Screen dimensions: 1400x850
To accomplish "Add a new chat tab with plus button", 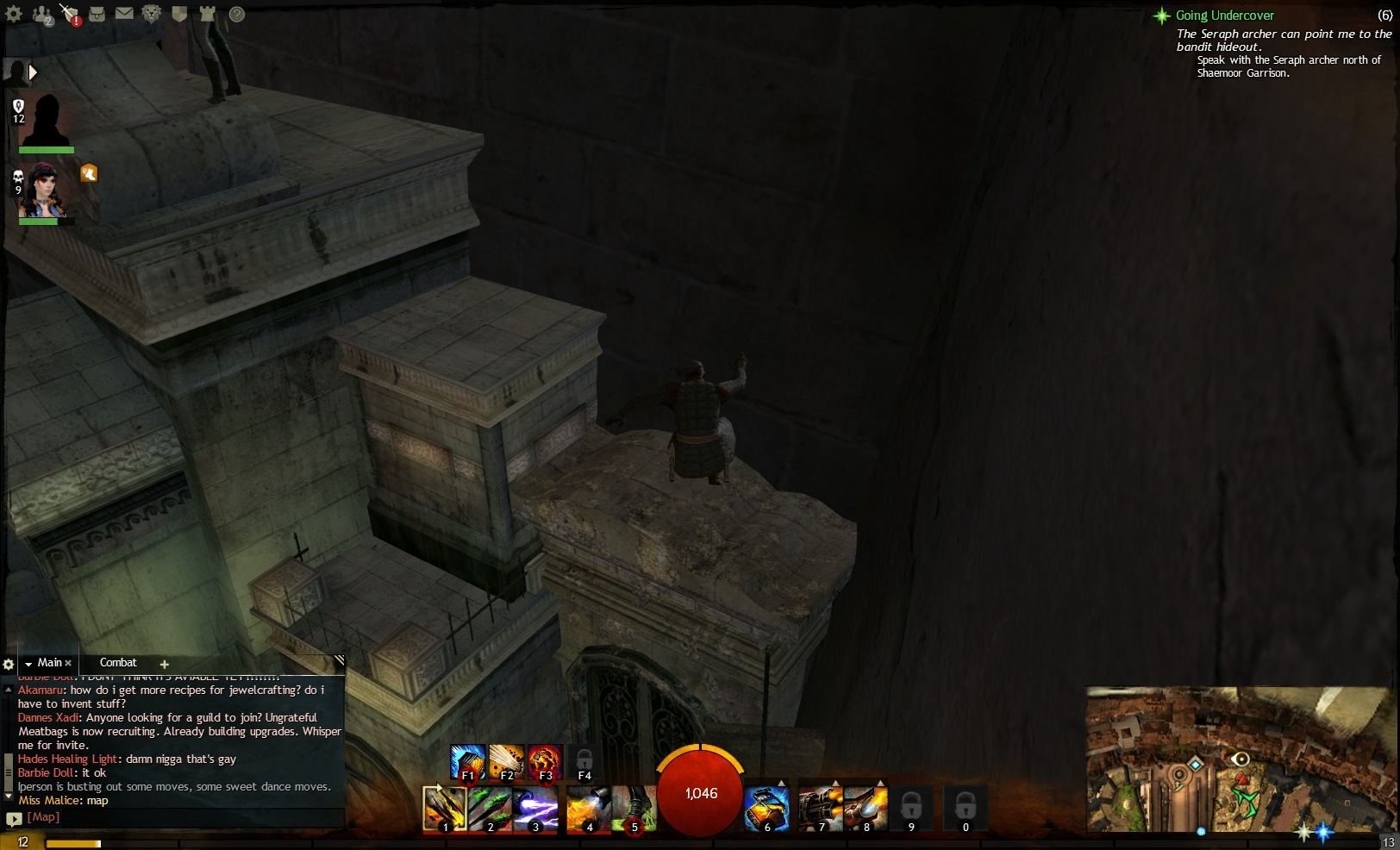I will point(164,664).
